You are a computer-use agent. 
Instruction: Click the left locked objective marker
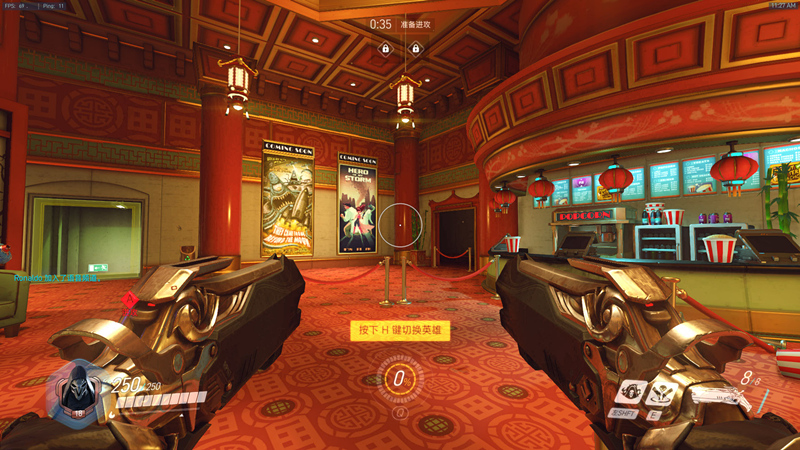coord(385,48)
